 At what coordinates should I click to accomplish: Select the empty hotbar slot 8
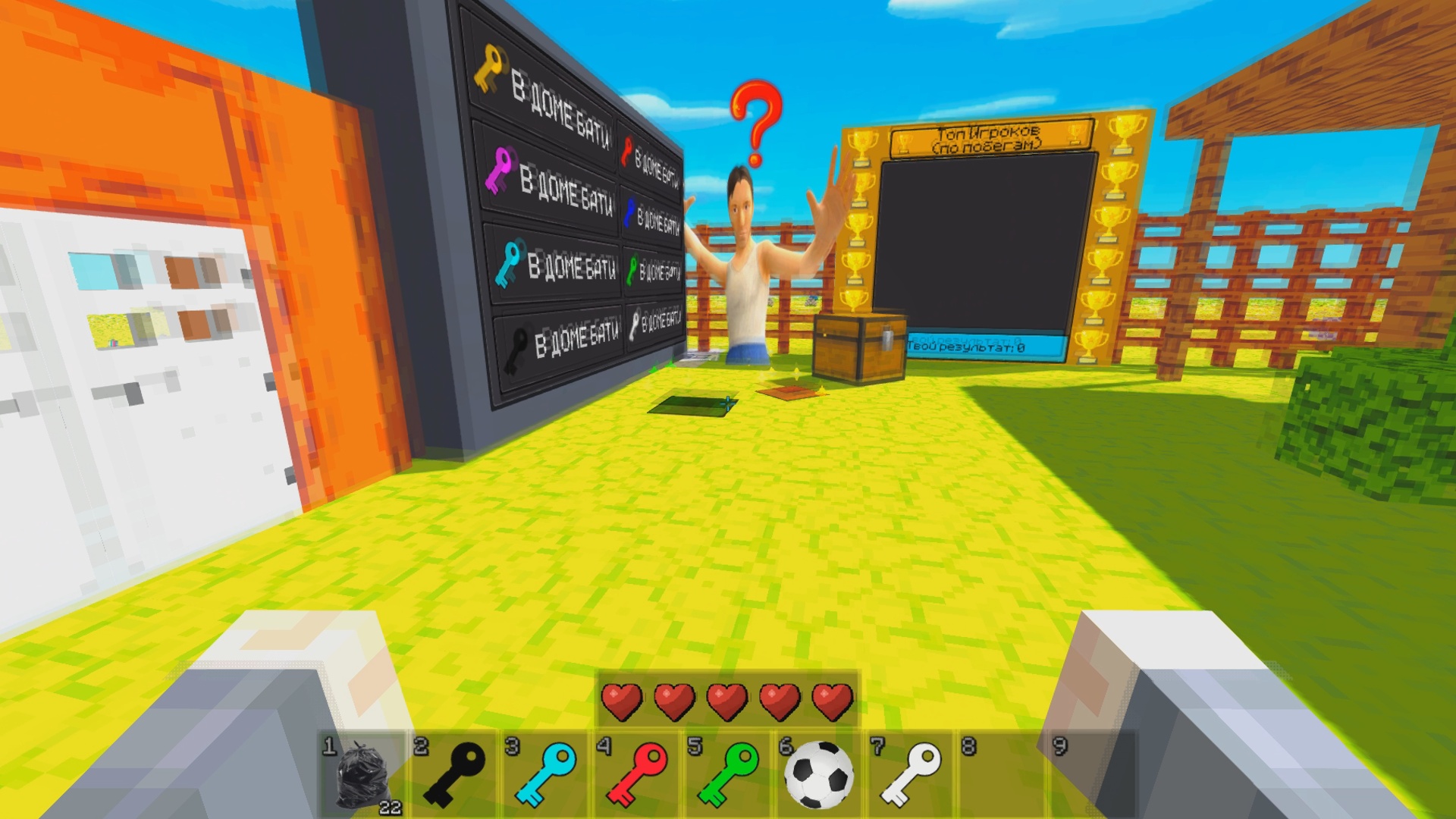tap(1002, 775)
